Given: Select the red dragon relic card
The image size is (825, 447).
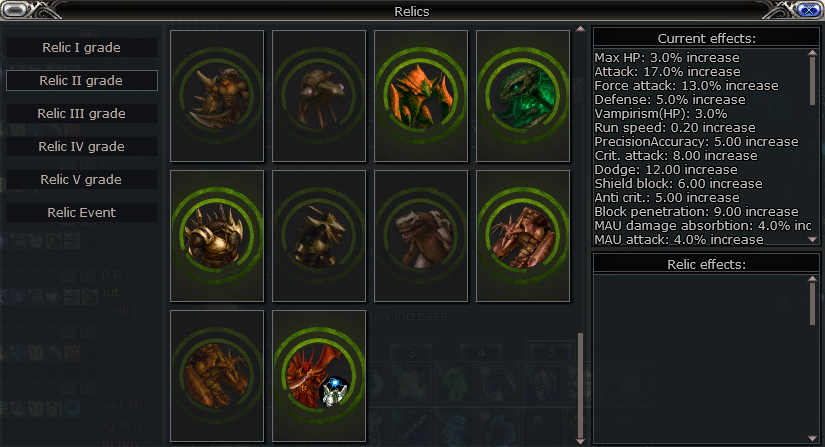Looking at the screenshot, I should pyautogui.click(x=319, y=375).
